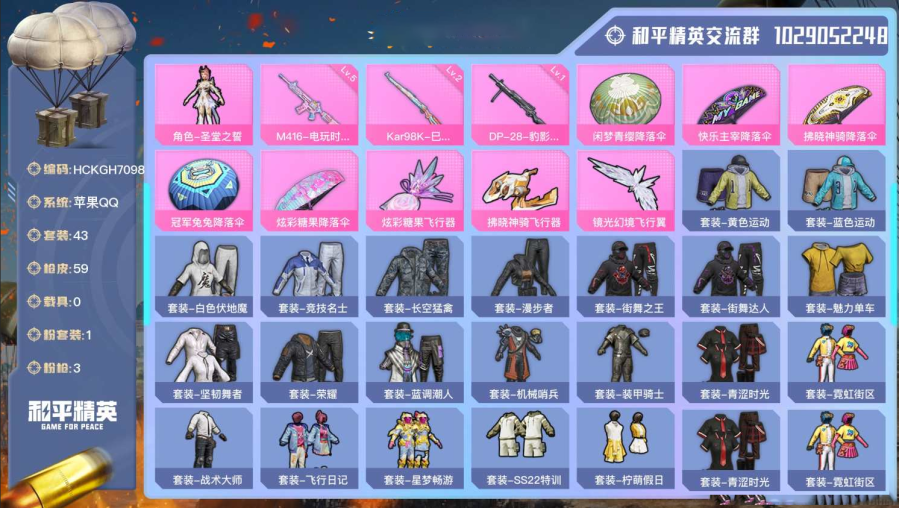Select the 炫彩糖果 glider (飞行器) tile
Image resolution: width=900 pixels, height=508 pixels.
(x=414, y=188)
